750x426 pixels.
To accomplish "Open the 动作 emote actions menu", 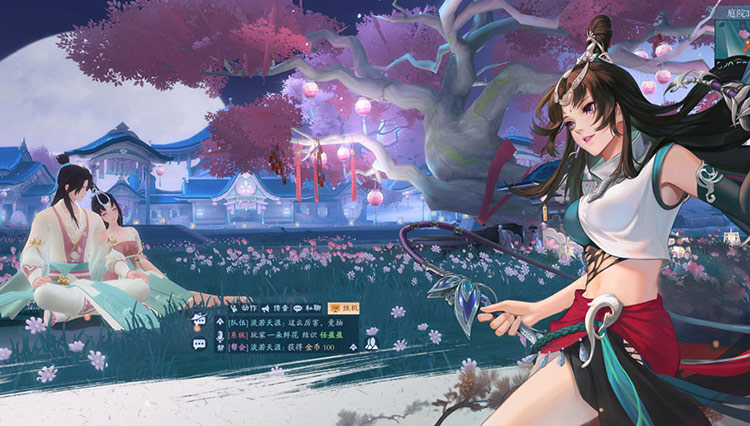I will pos(243,307).
